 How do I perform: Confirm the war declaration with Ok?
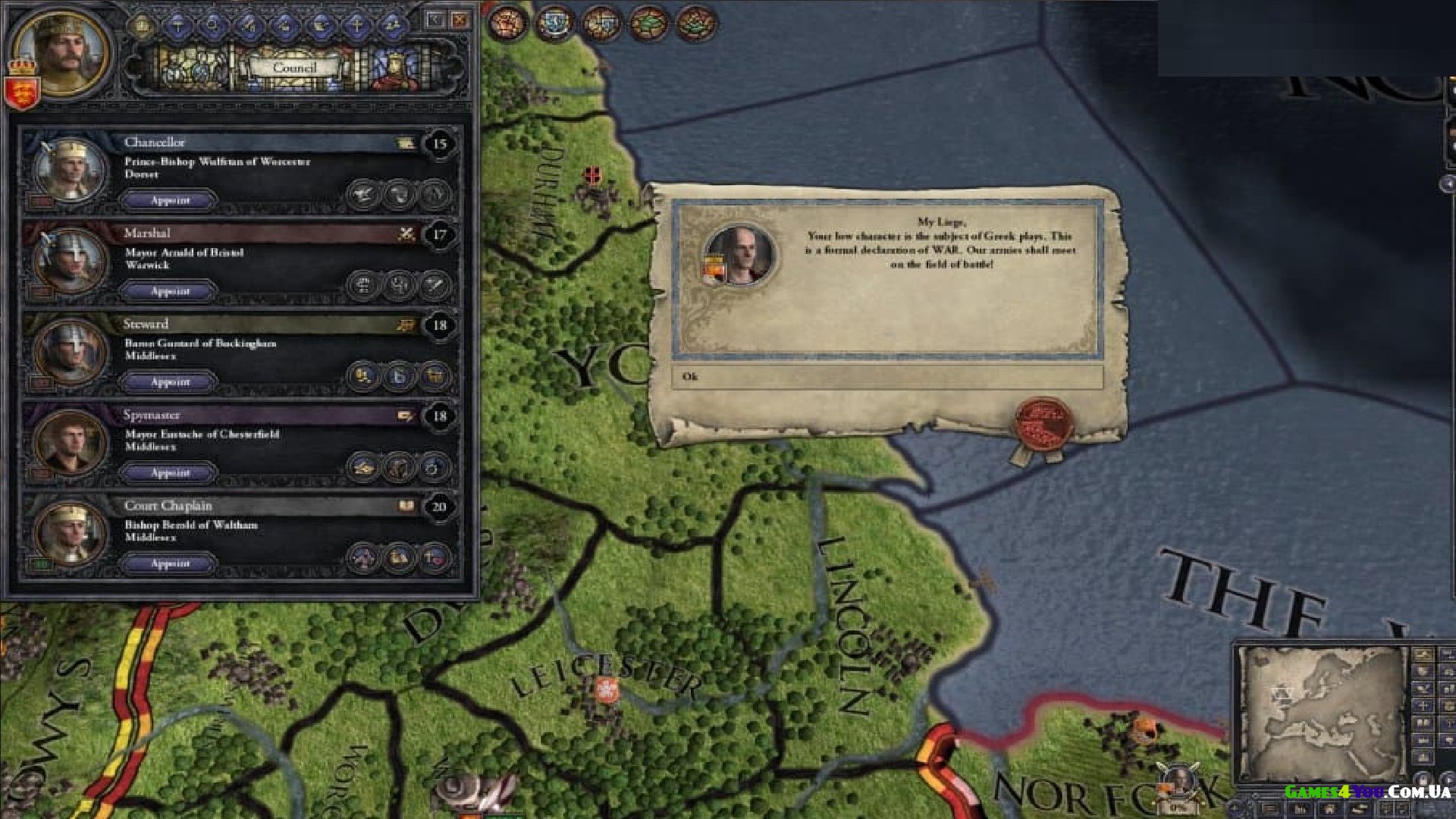pos(886,377)
